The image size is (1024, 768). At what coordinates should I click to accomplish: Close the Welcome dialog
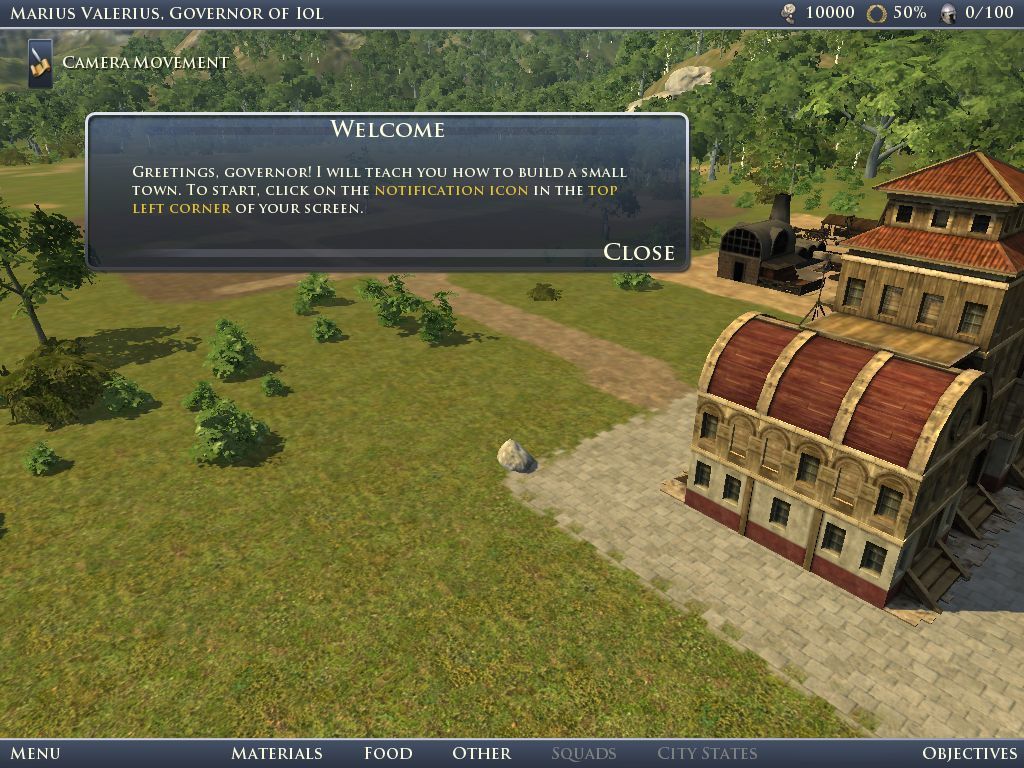pos(638,252)
